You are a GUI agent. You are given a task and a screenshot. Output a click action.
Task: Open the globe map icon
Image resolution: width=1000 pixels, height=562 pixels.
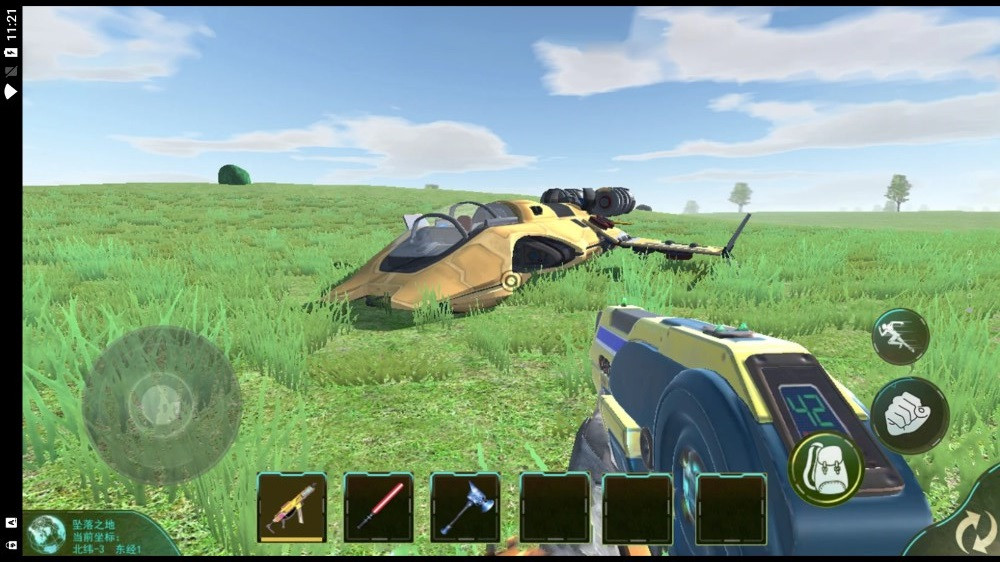[46, 534]
